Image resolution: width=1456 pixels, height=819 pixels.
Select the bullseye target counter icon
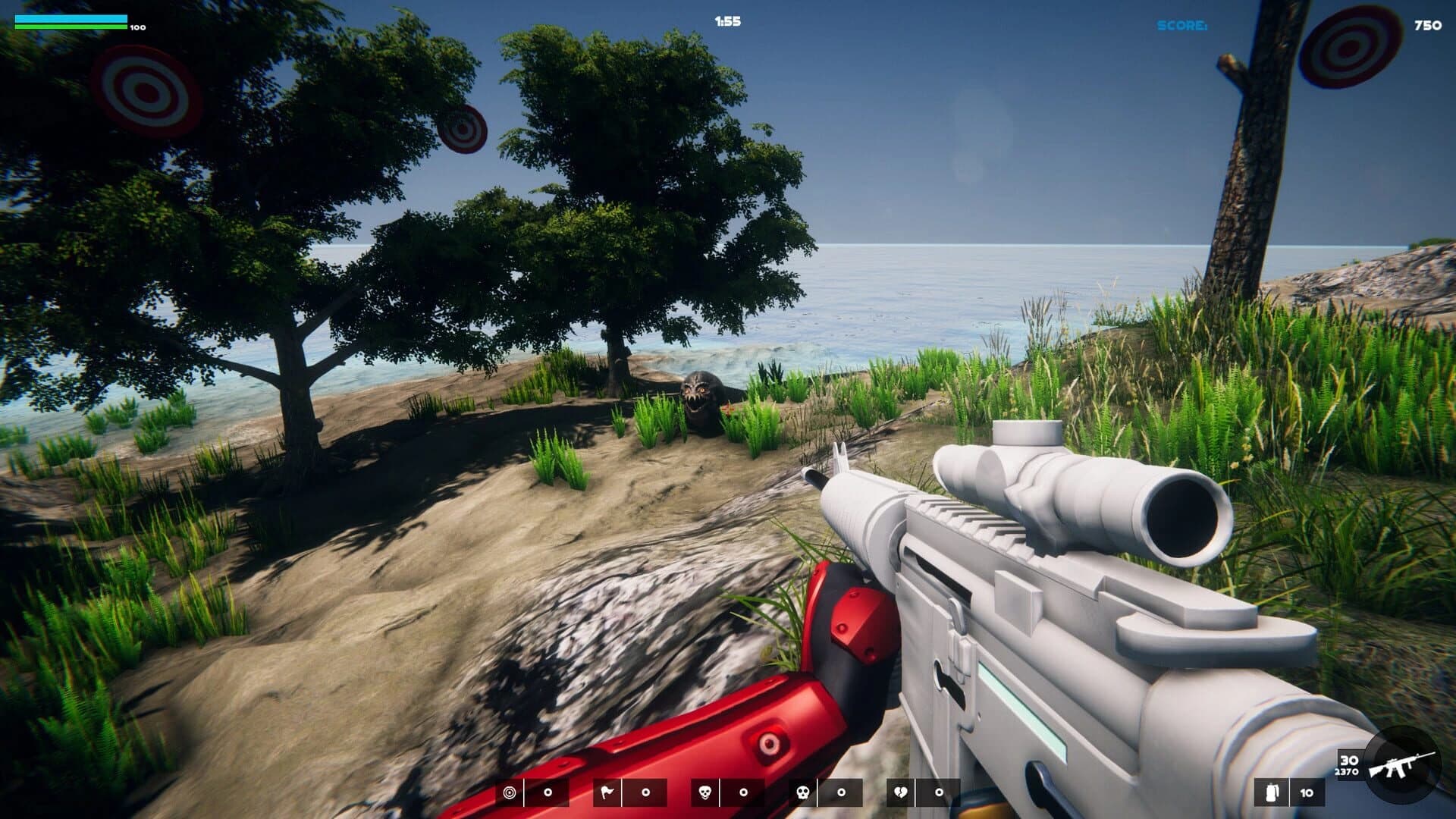coord(510,792)
